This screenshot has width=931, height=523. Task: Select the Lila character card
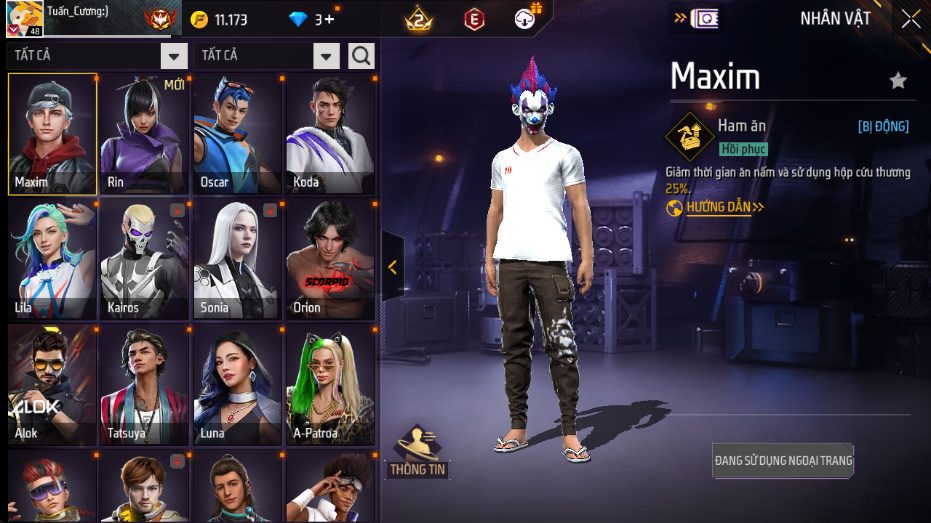click(52, 260)
